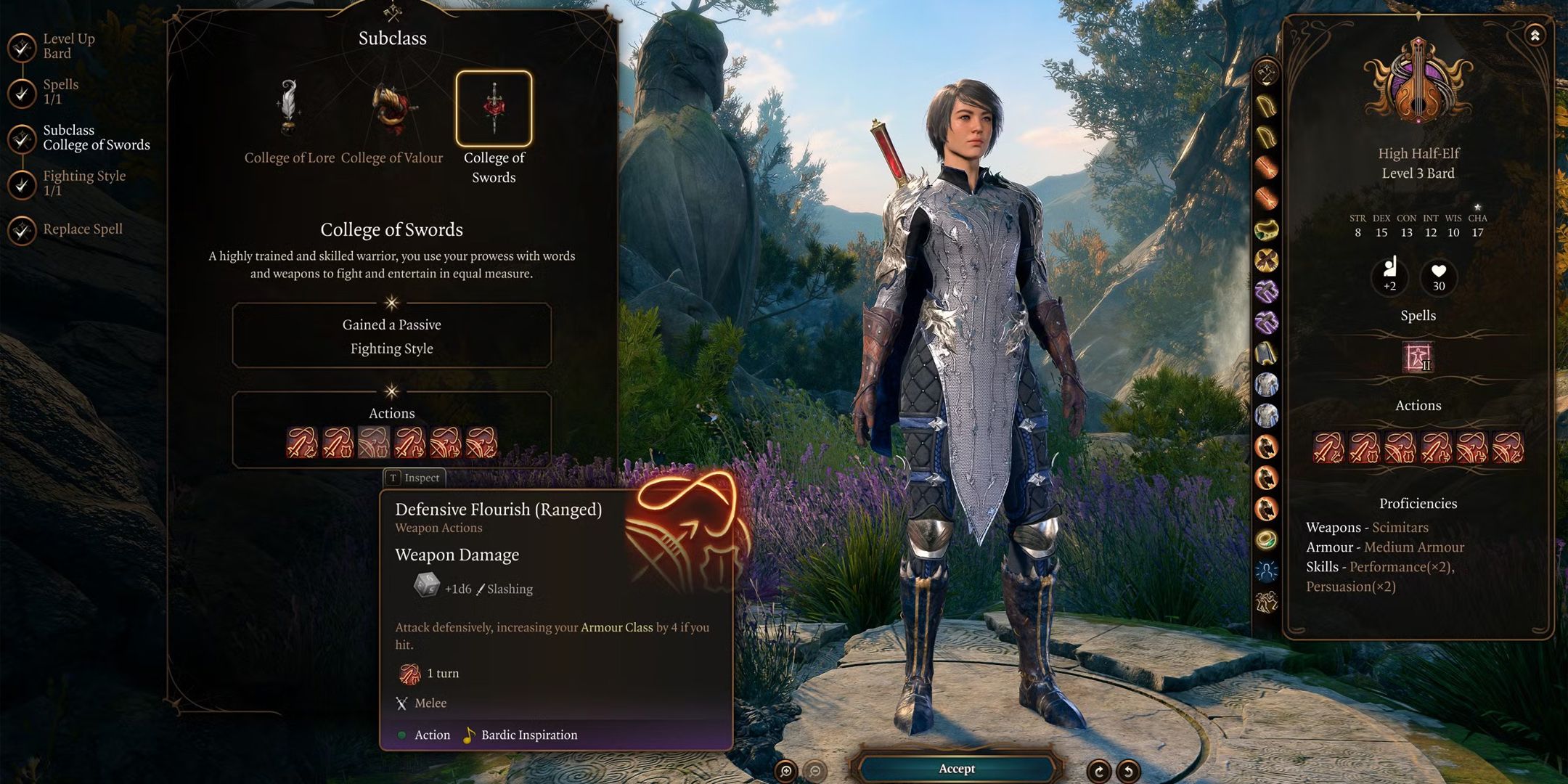Select the College of Swords subclass
The image size is (1568, 784).
coord(494,109)
